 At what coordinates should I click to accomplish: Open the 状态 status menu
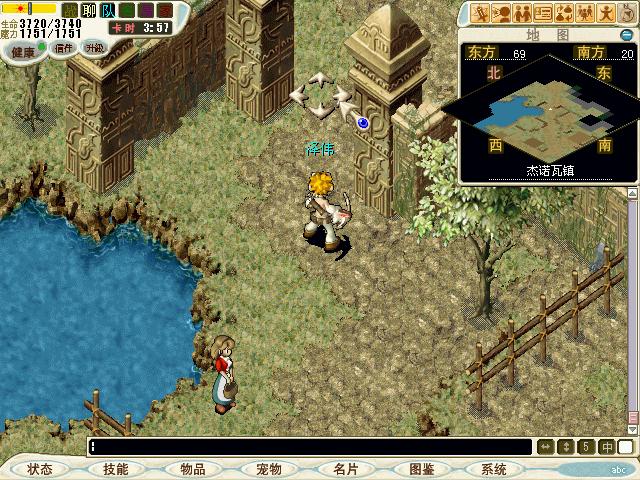click(40, 469)
